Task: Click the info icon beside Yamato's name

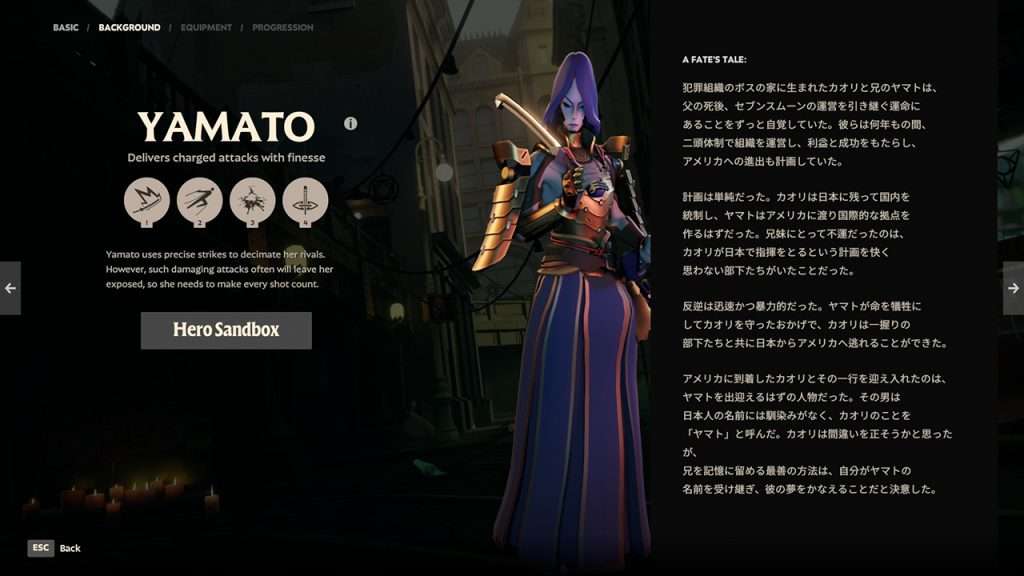Action: tap(350, 124)
